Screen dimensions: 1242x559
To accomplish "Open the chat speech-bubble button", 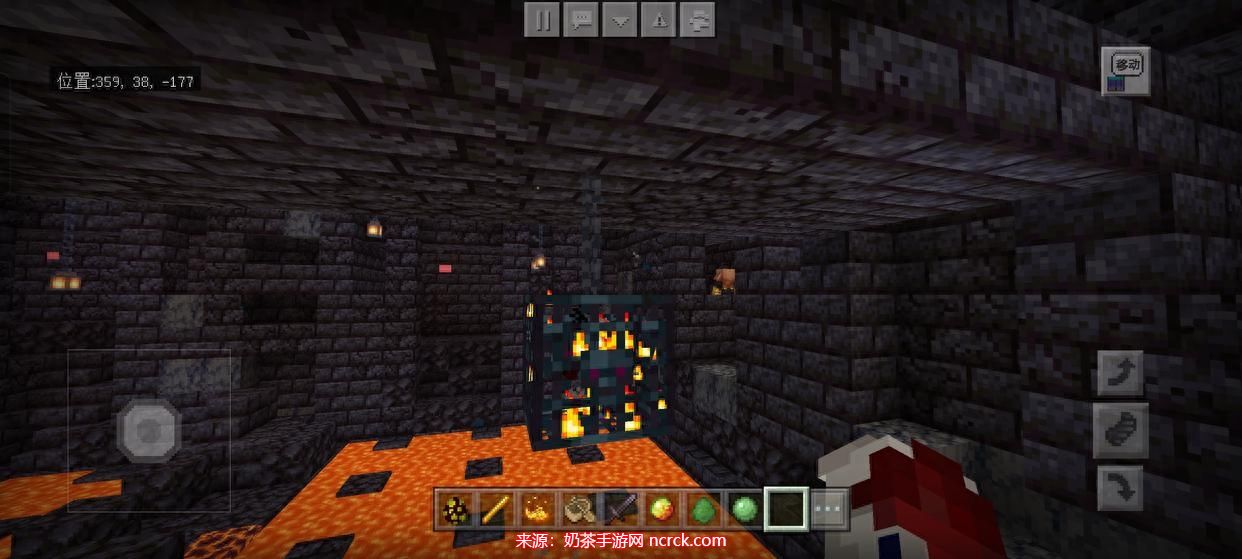I will (581, 20).
